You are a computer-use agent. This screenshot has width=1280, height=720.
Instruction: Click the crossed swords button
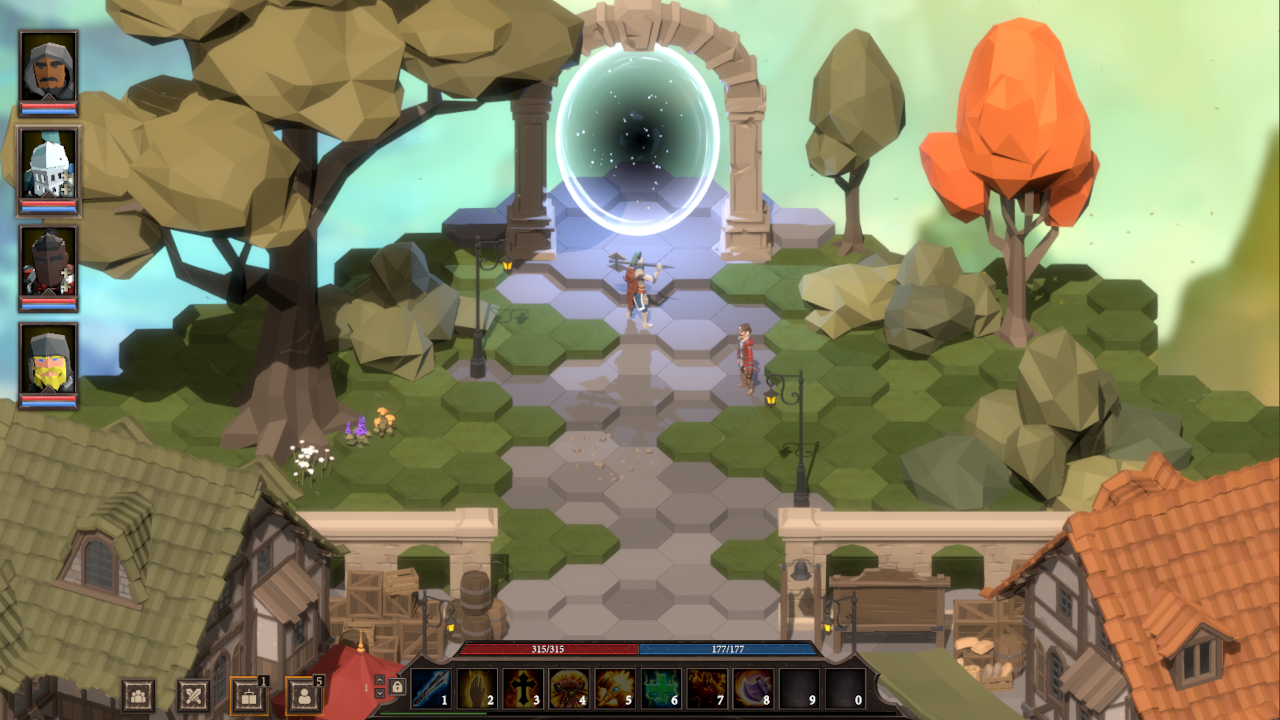(x=193, y=695)
